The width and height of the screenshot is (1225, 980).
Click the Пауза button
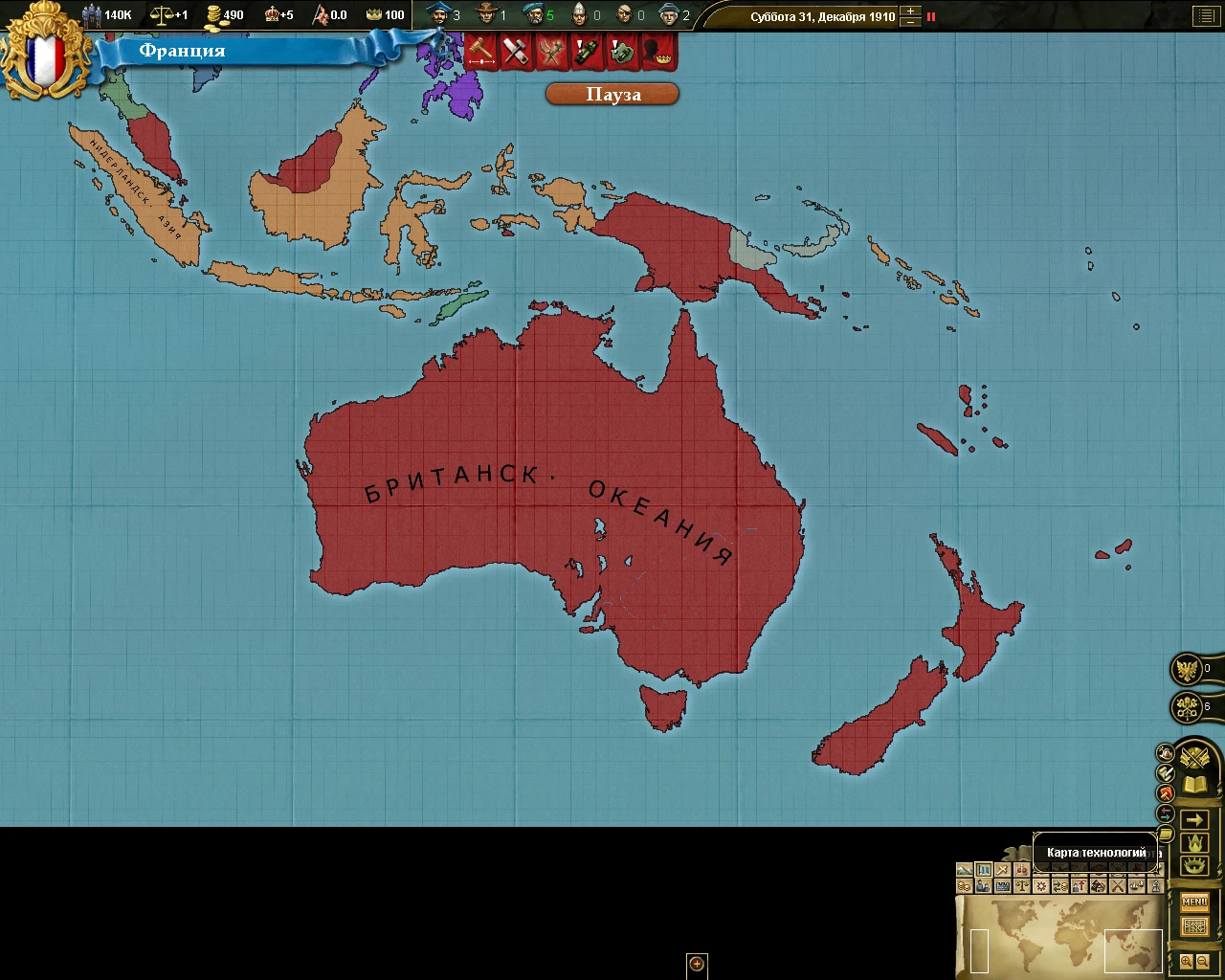coord(612,94)
